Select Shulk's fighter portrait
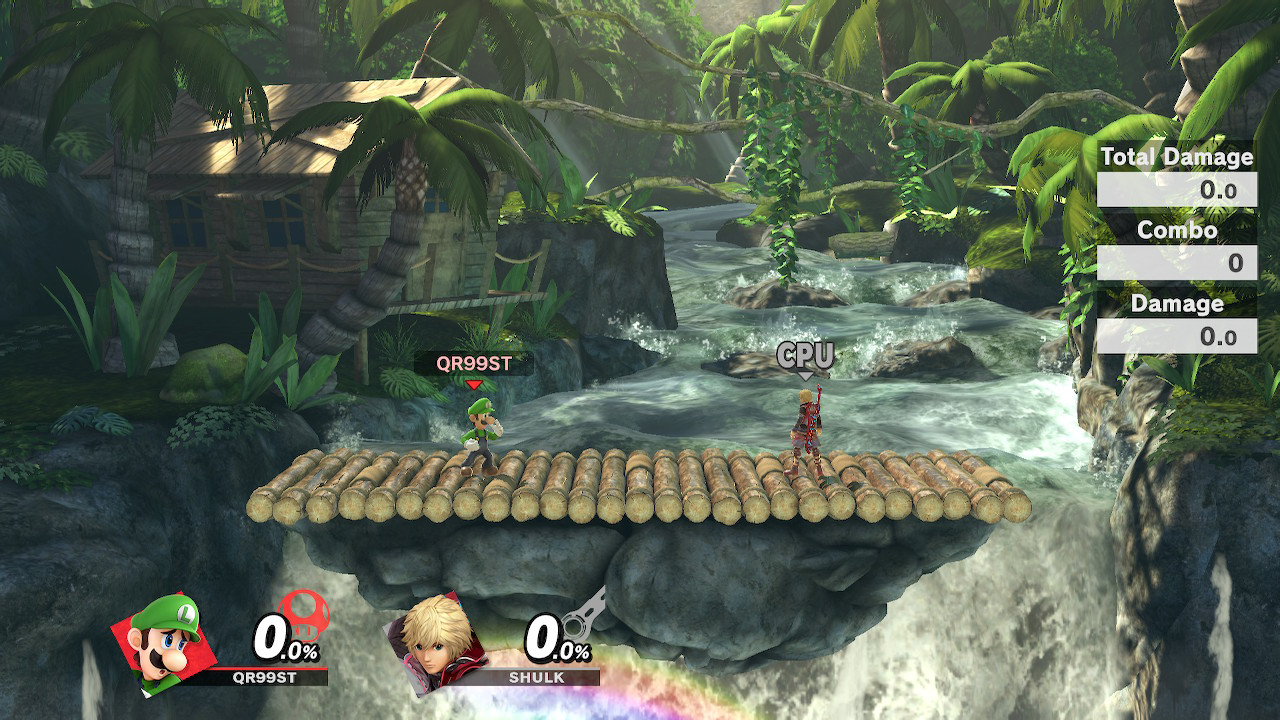The height and width of the screenshot is (720, 1280). click(438, 640)
